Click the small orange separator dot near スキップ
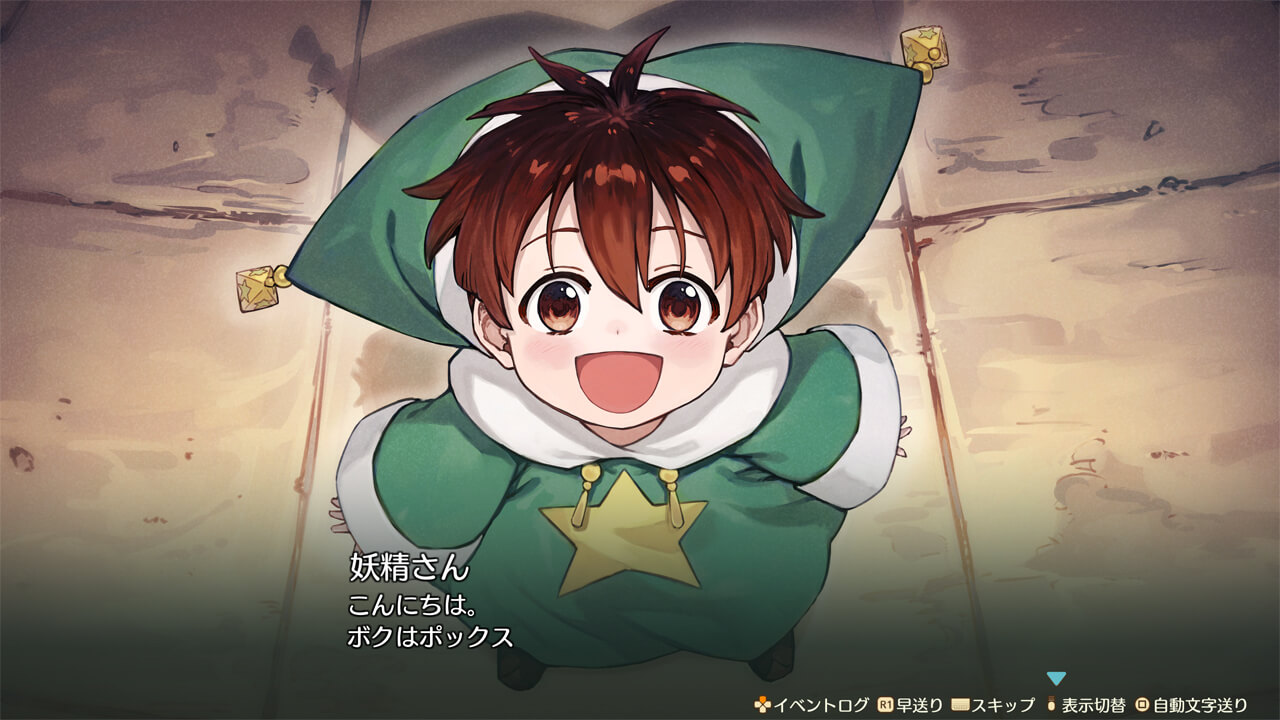The width and height of the screenshot is (1280, 720). 1050,705
